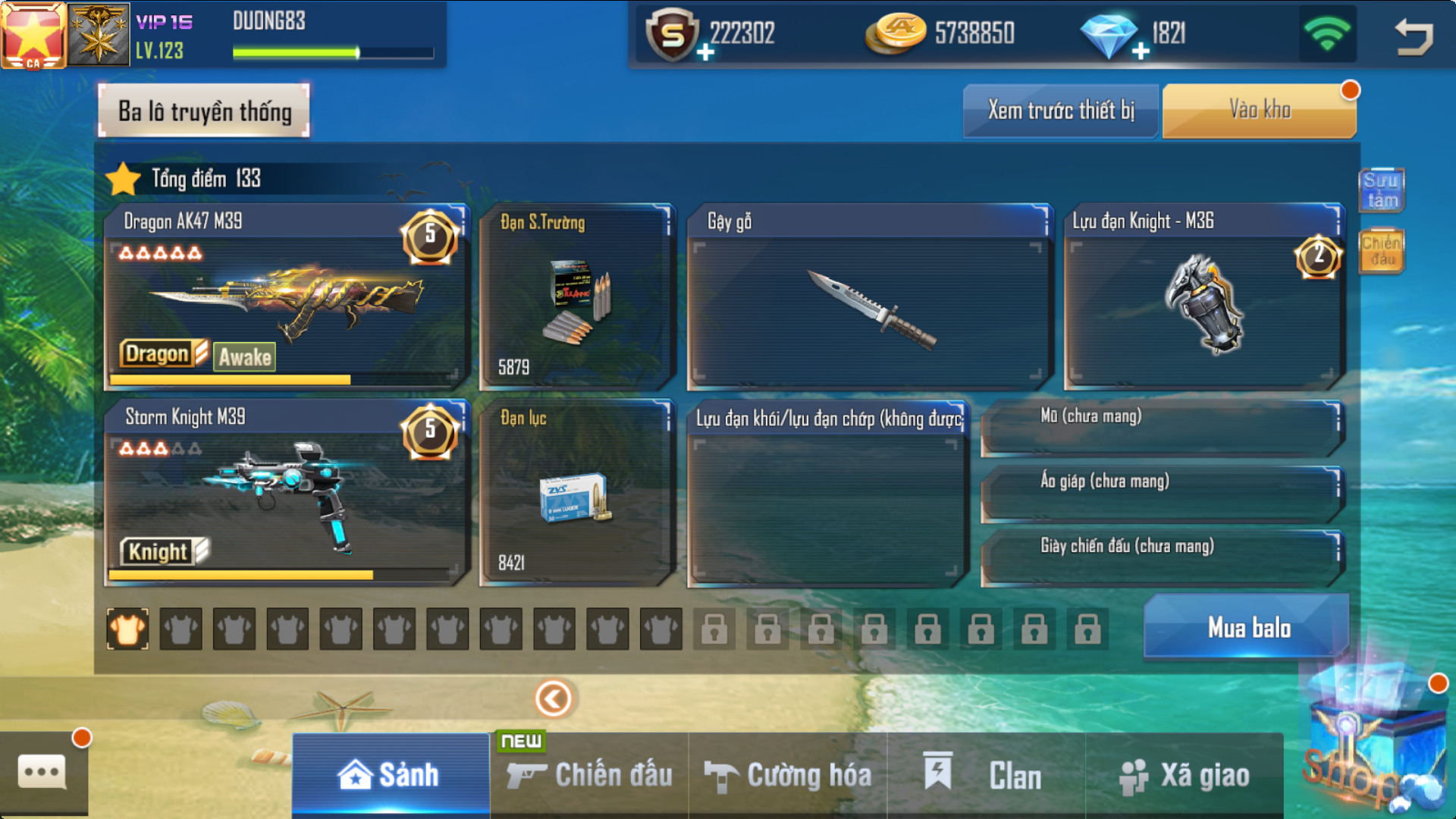Choose the Gậy gỗ knife slot
Image resolution: width=1456 pixels, height=819 pixels.
(x=869, y=297)
